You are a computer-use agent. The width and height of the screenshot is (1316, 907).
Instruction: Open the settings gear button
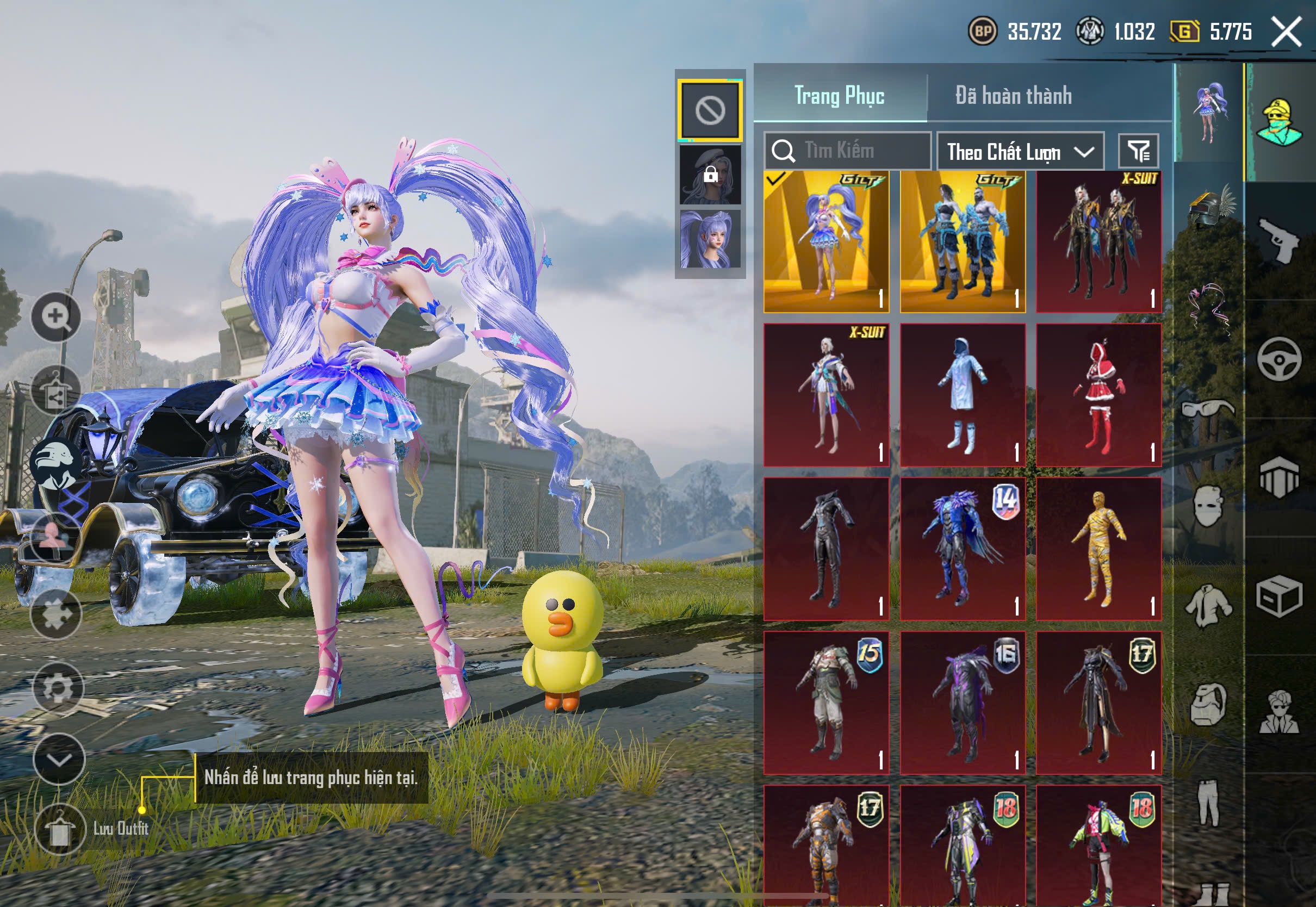point(58,688)
